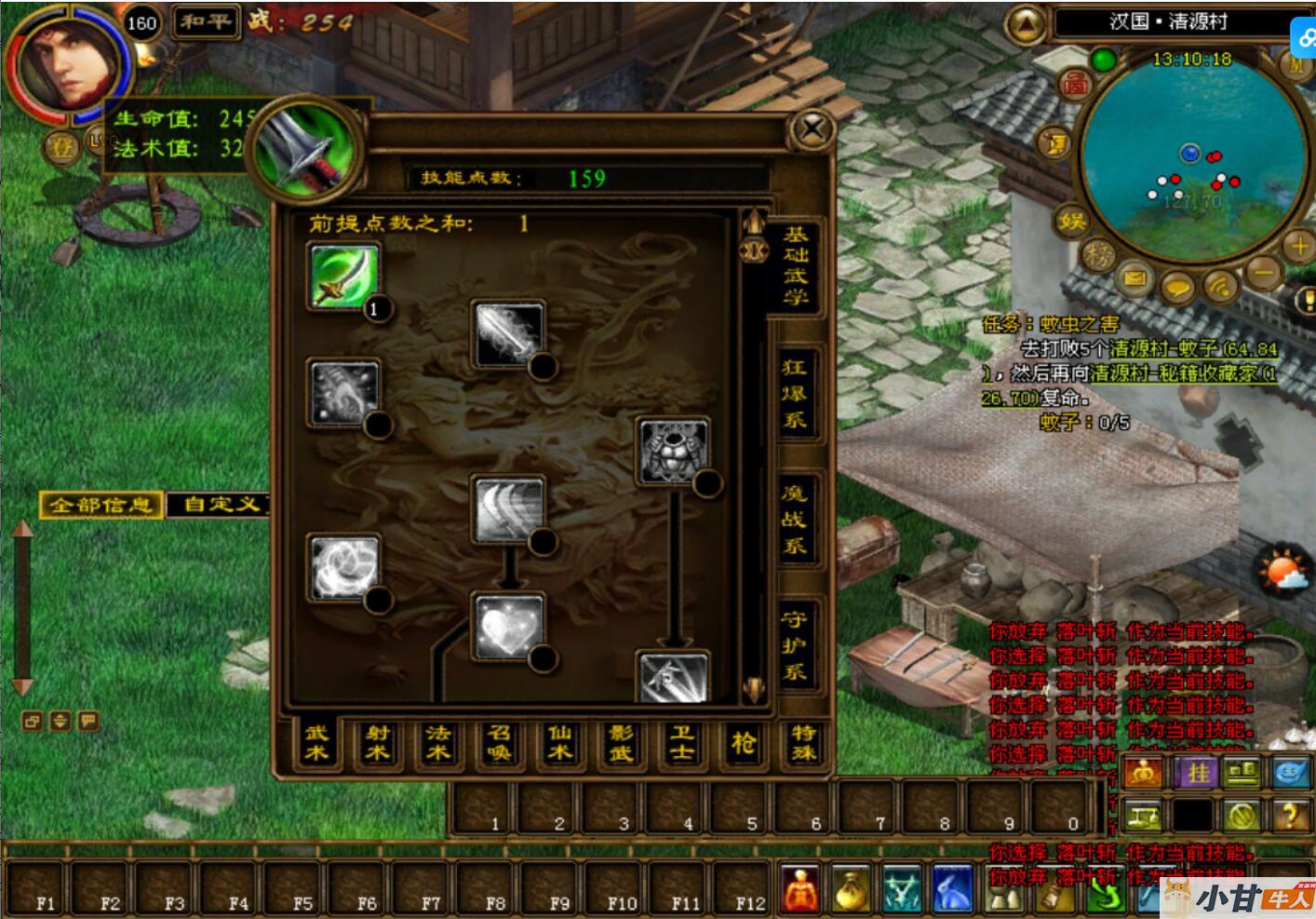Image resolution: width=1316 pixels, height=919 pixels.
Task: Open the mail envelope button
Action: click(x=1135, y=278)
